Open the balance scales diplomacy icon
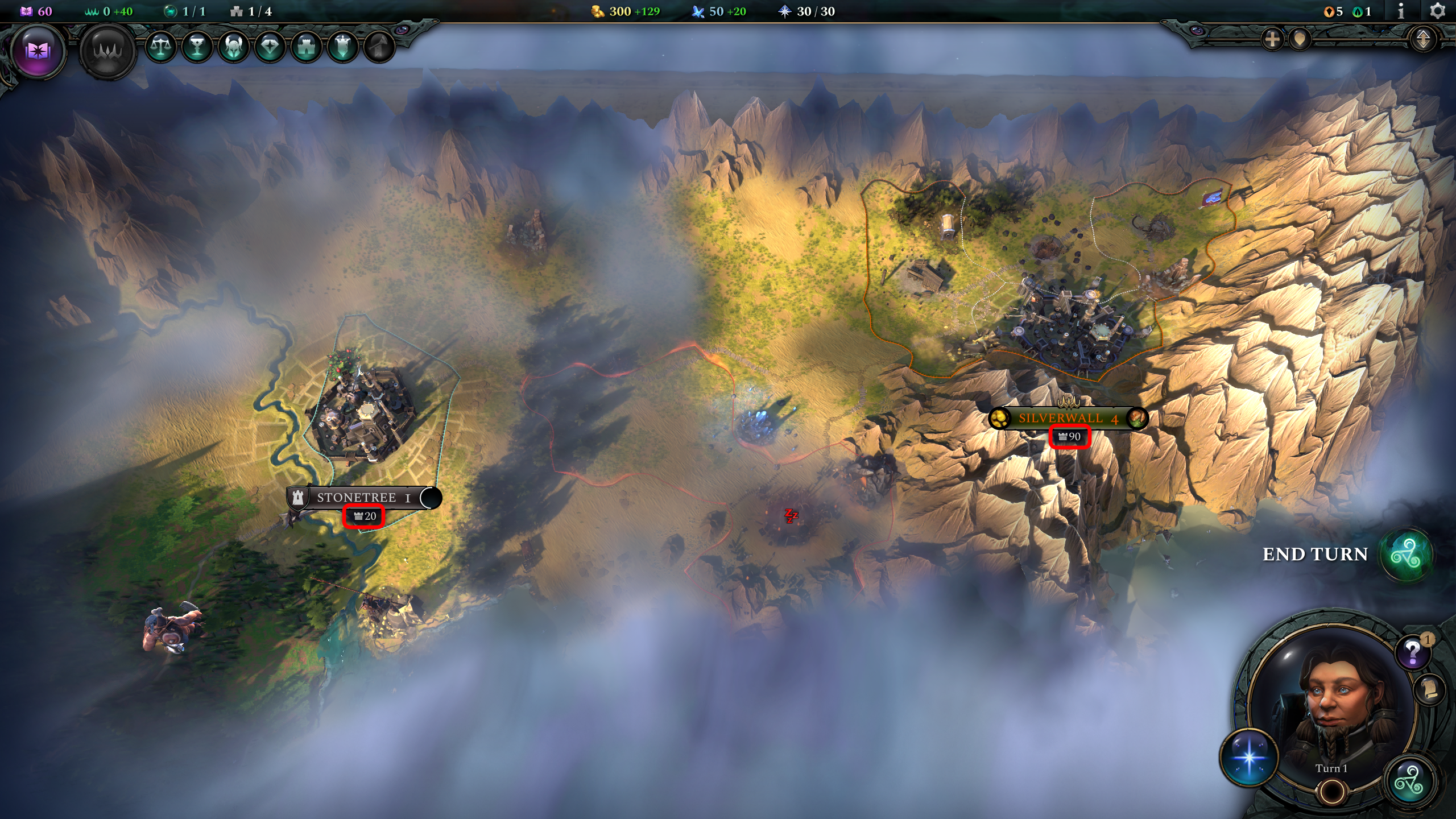Viewport: 1456px width, 819px height. click(x=161, y=46)
